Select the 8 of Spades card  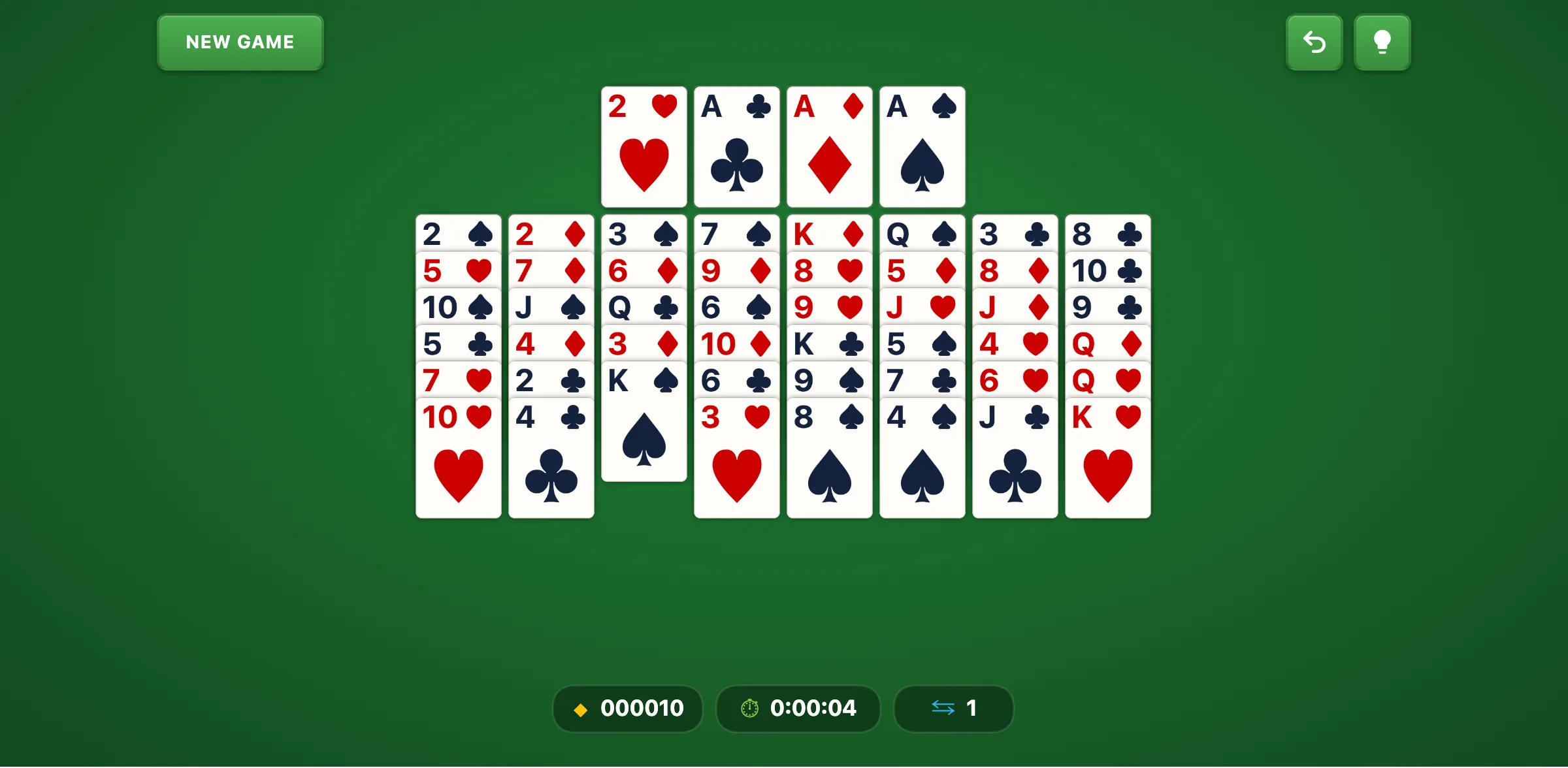pos(829,457)
